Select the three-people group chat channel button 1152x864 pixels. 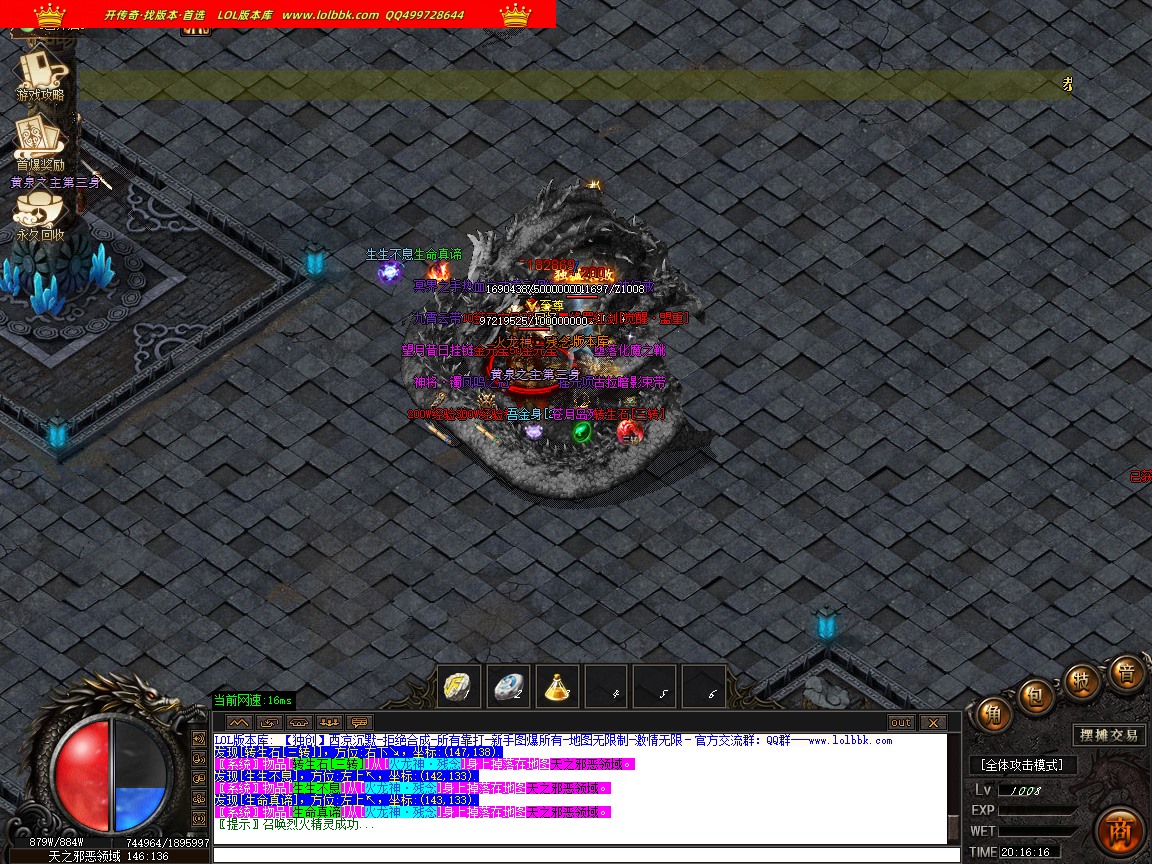[x=329, y=723]
